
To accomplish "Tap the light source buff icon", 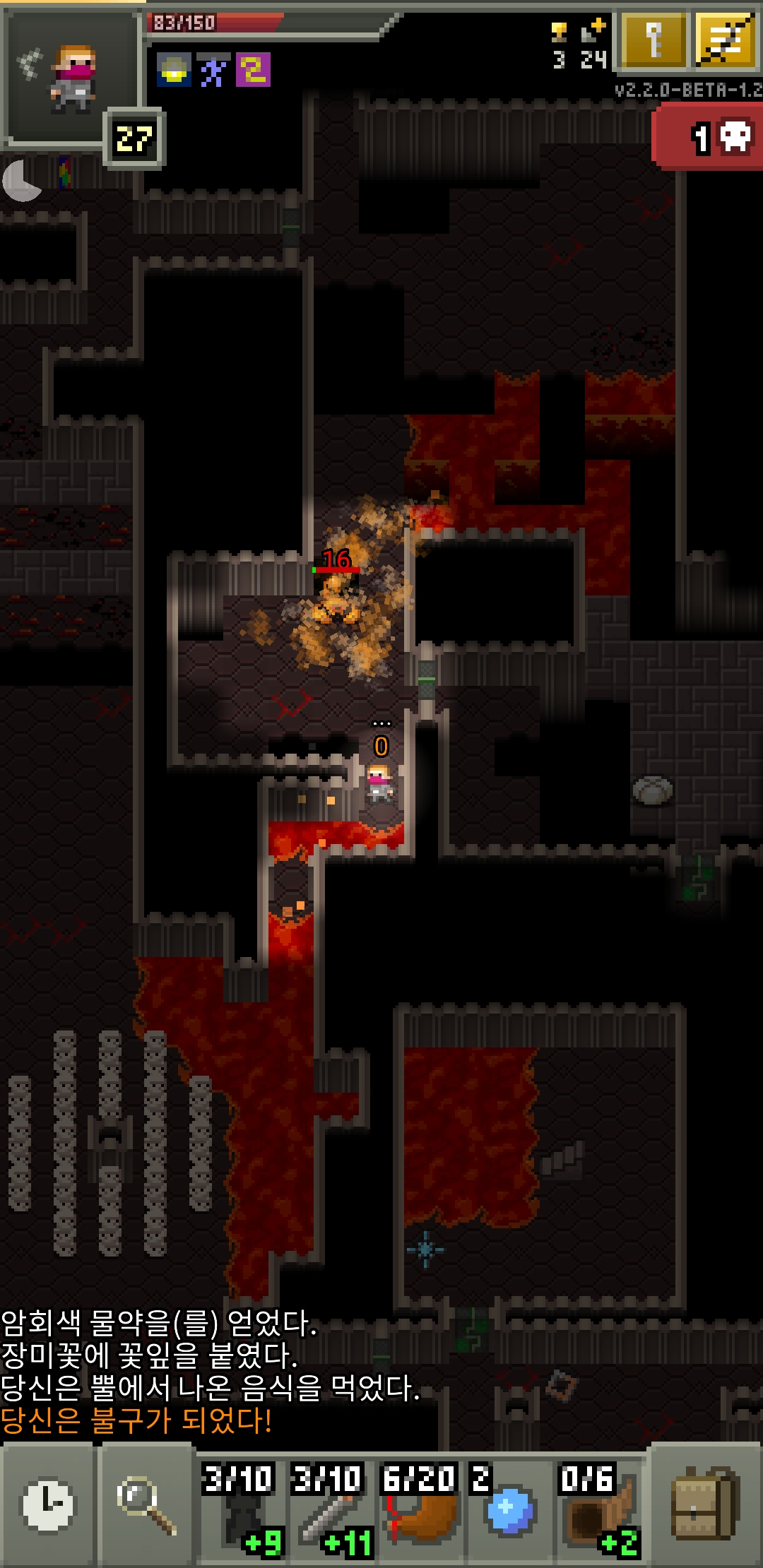I will 173,71.
